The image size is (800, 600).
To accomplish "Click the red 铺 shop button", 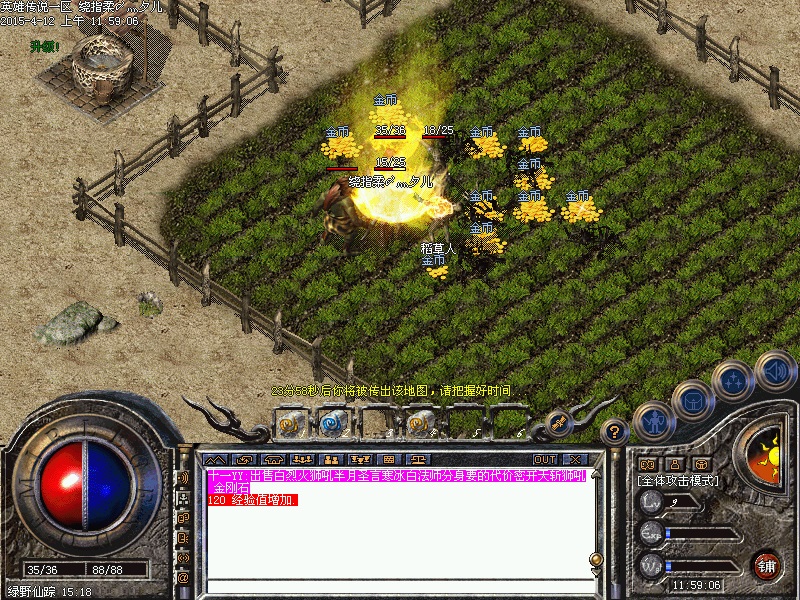I will (767, 565).
